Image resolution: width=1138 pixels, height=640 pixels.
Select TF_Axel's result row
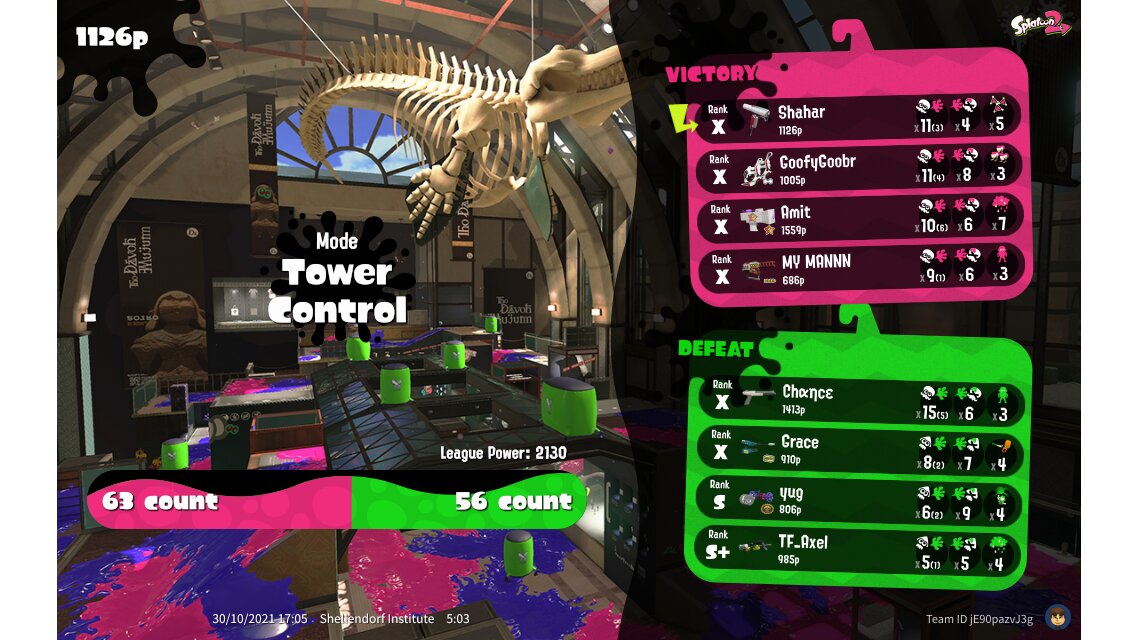point(860,549)
